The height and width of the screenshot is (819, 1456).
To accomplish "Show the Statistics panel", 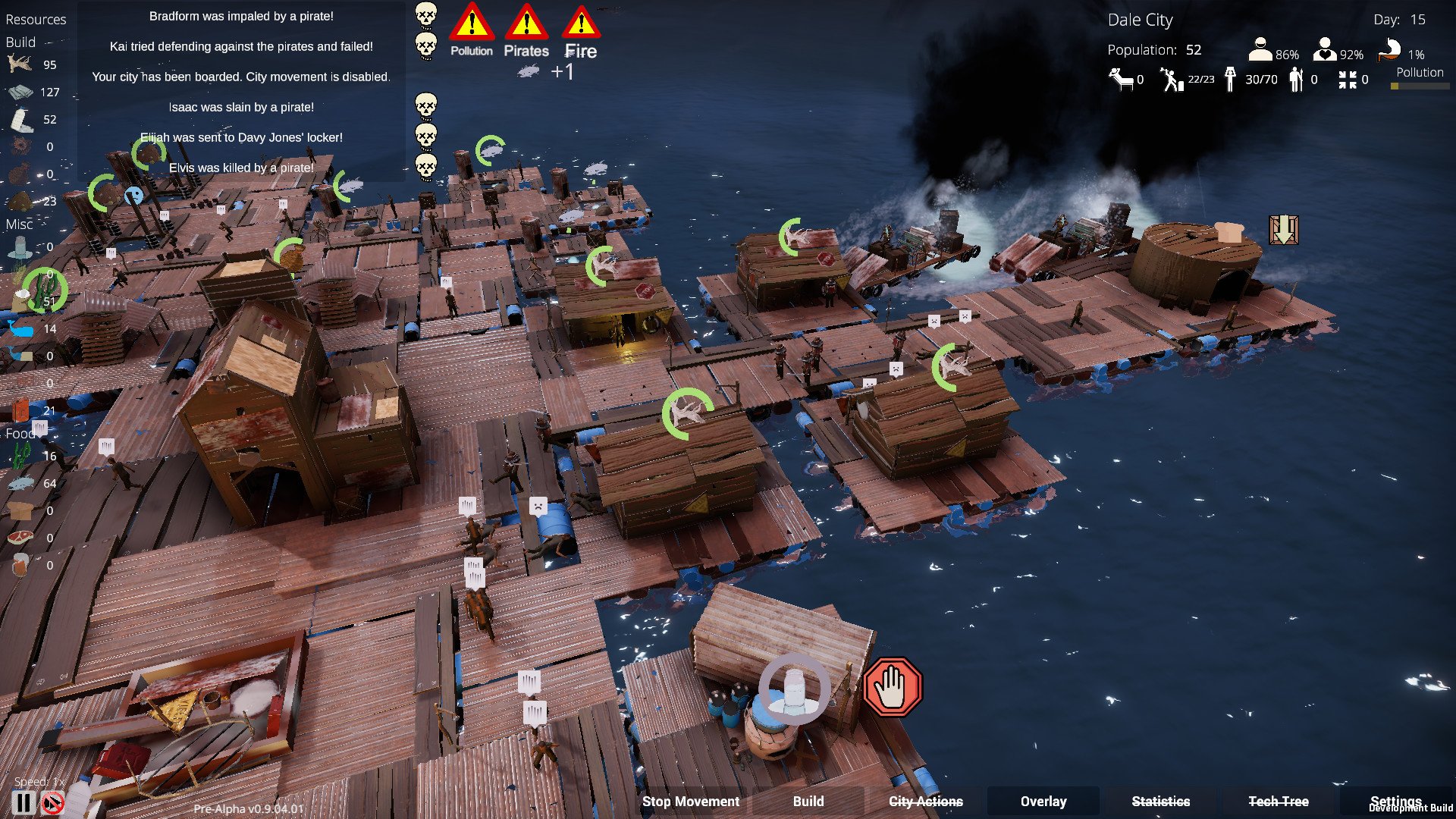I will tap(1160, 801).
